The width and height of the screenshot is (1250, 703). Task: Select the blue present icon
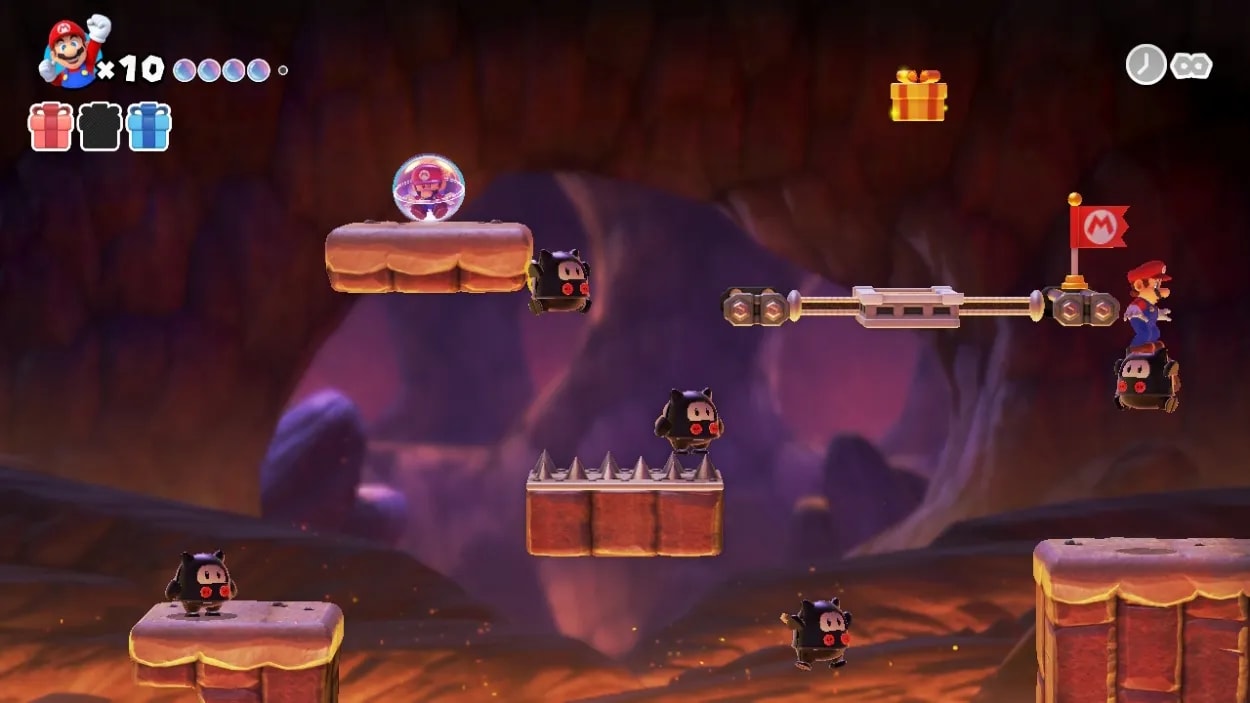click(149, 127)
